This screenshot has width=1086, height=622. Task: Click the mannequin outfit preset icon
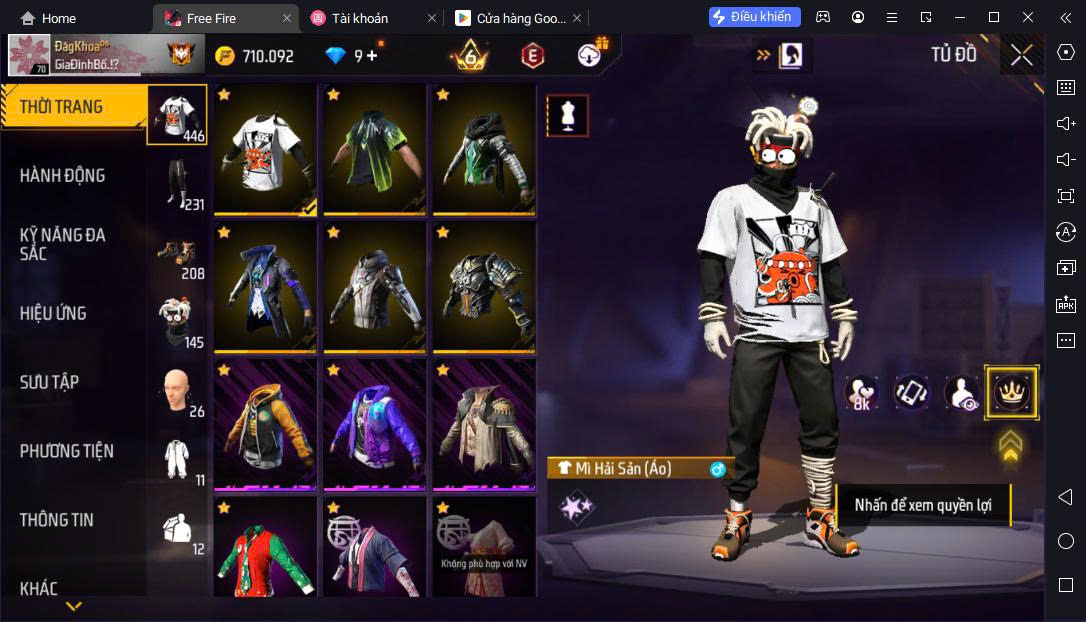click(567, 116)
